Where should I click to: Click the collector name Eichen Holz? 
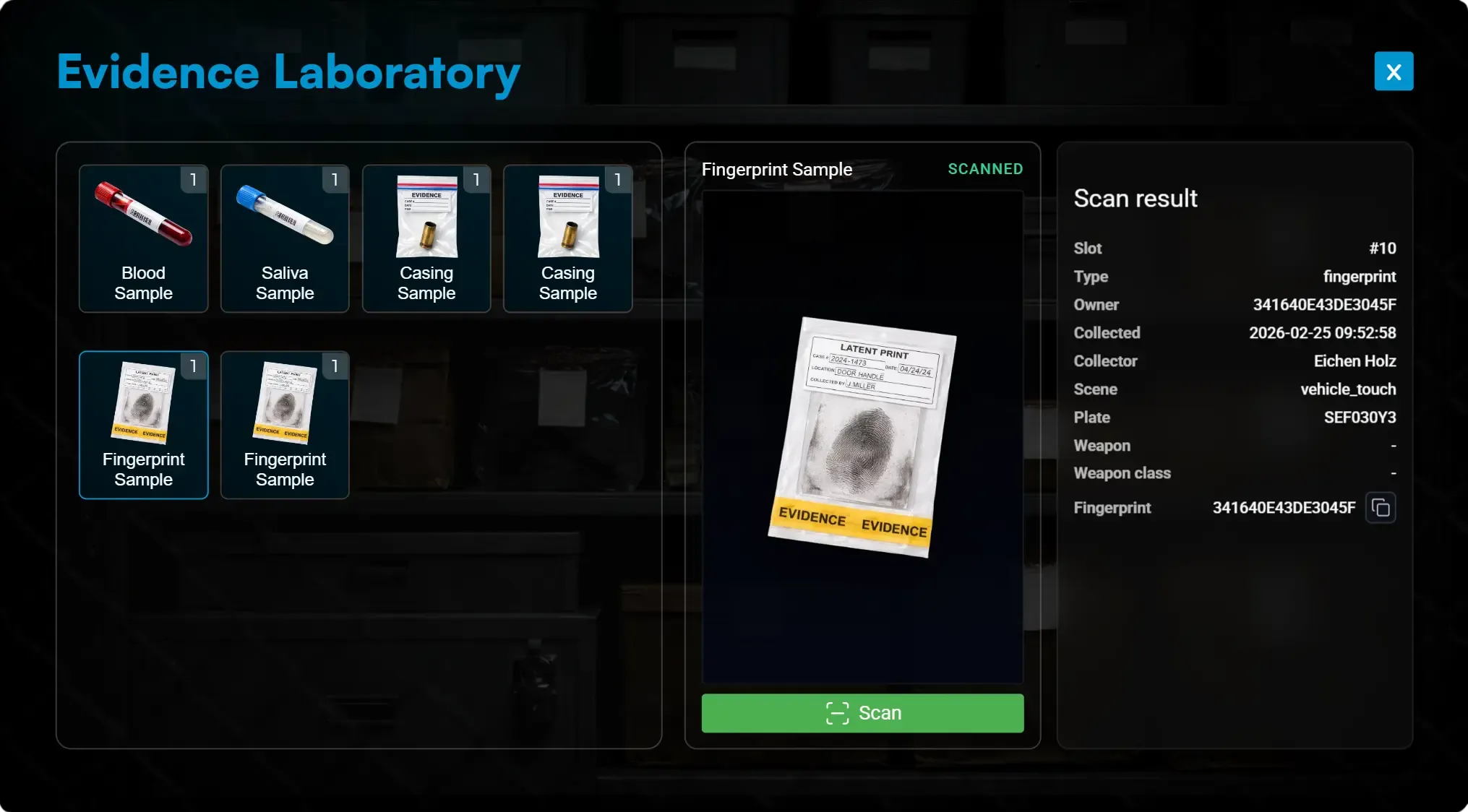[1355, 360]
